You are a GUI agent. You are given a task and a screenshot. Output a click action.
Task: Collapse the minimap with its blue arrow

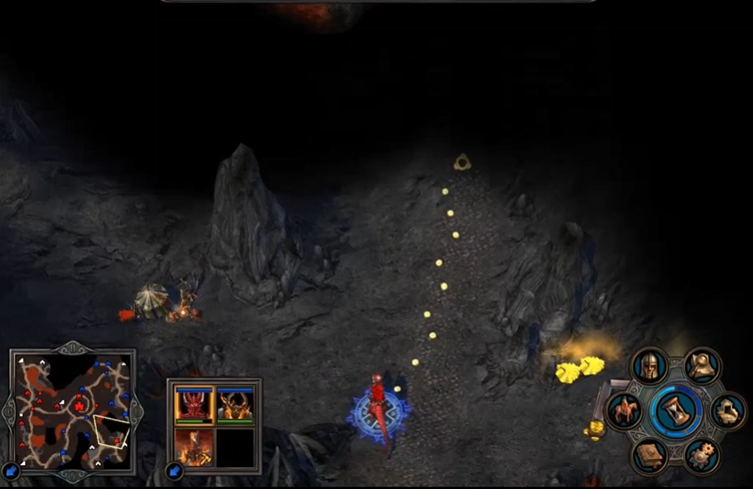11,469
